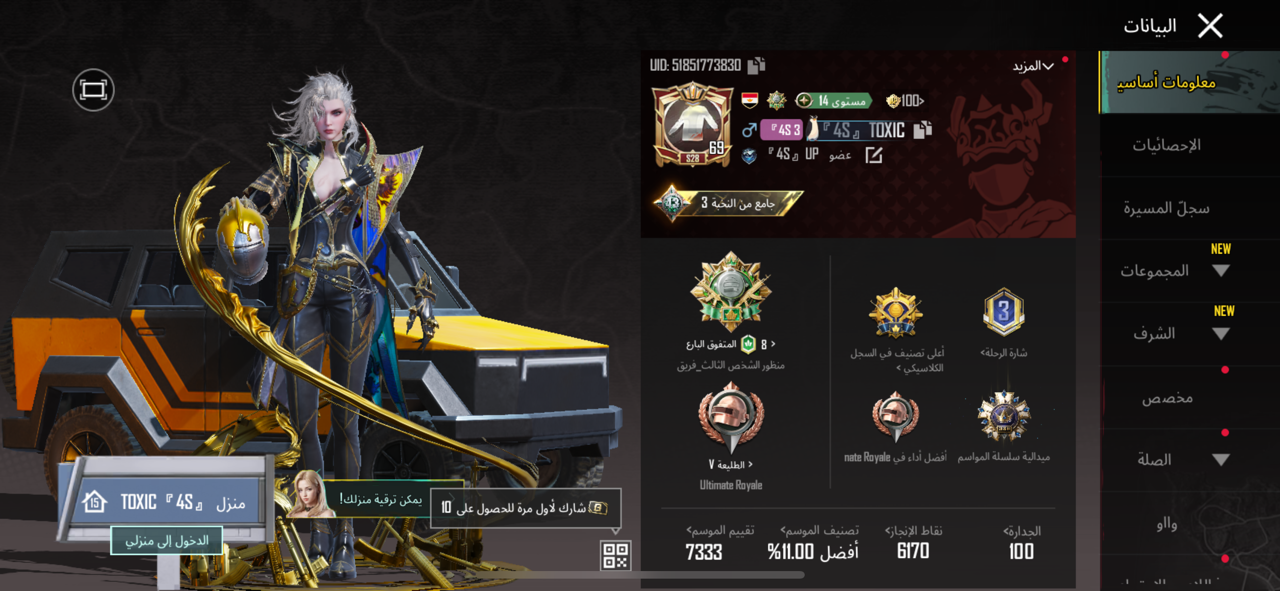The width and height of the screenshot is (1280, 591).
Task: Select the معلومات أساسية basic info tab
Action: (x=1166, y=82)
